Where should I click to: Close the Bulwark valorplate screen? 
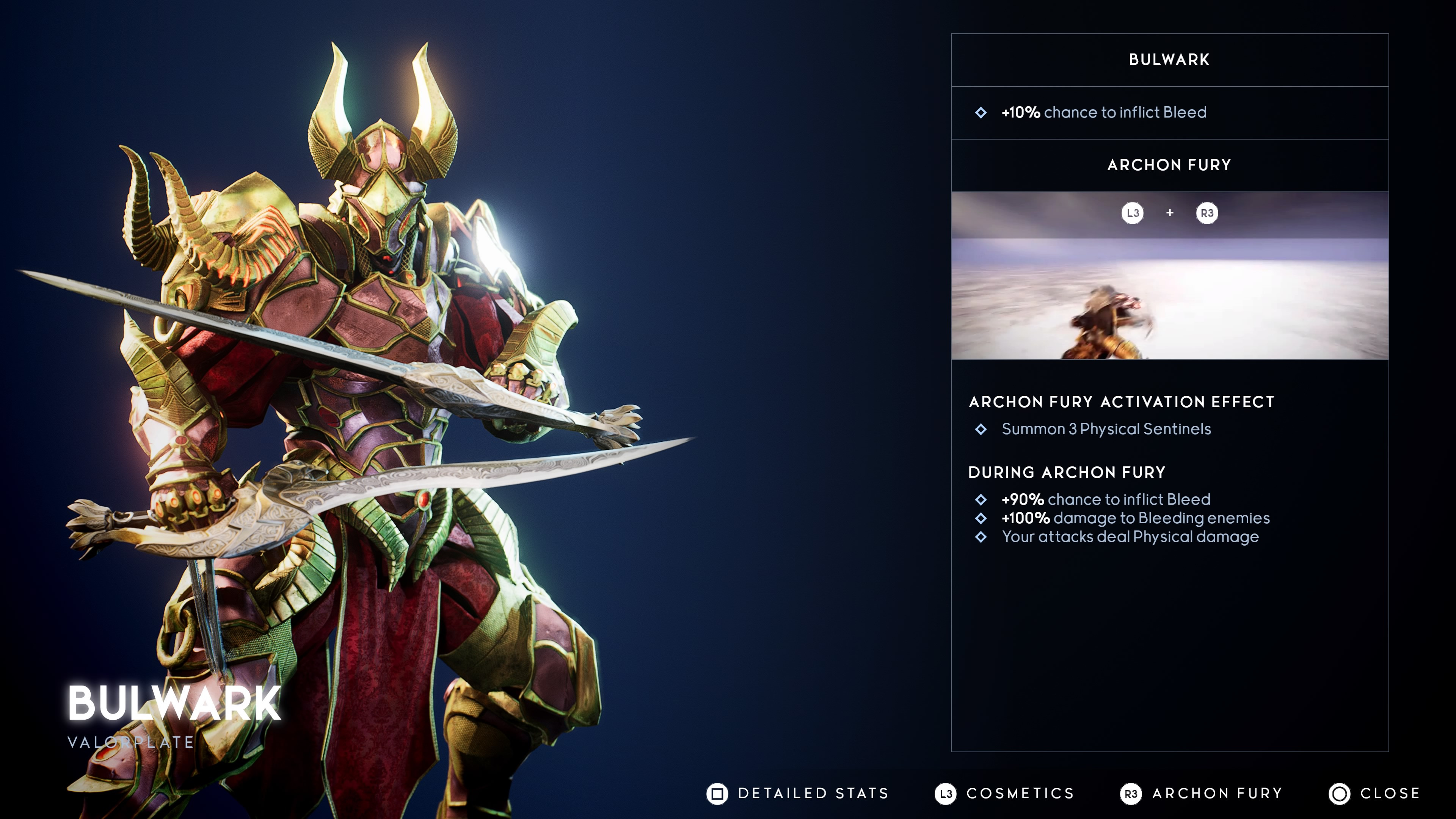click(1374, 793)
